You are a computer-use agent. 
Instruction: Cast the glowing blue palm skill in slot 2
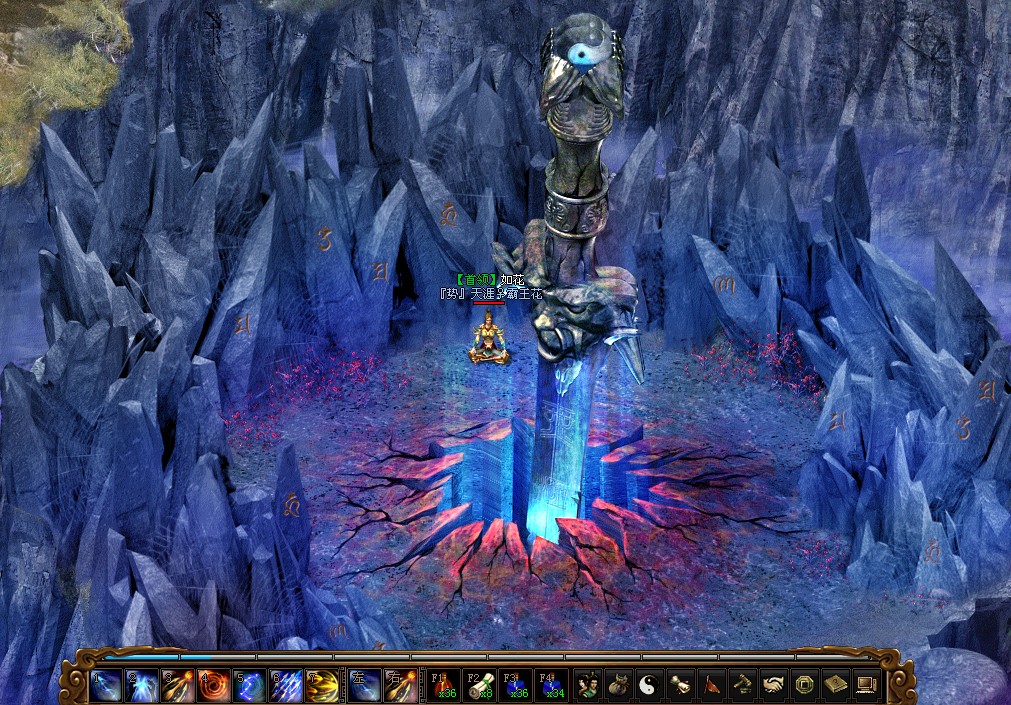click(x=141, y=685)
